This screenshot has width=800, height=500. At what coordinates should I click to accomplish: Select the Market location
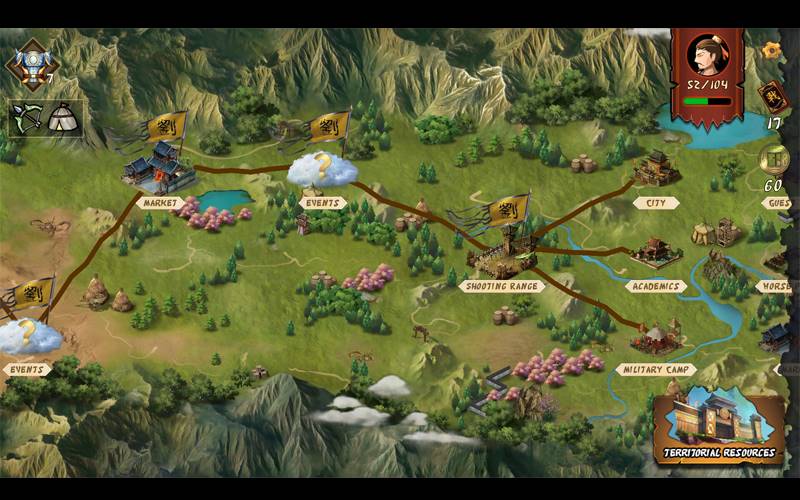pyautogui.click(x=158, y=170)
